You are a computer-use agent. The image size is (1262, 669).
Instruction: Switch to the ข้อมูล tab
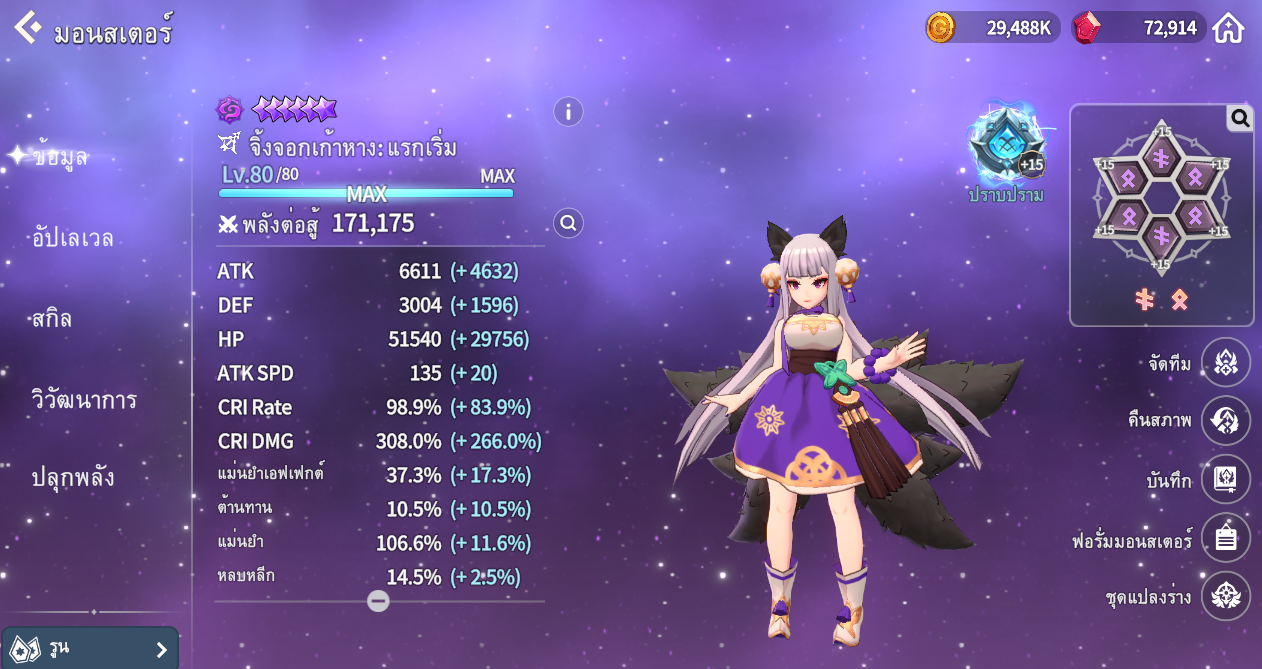click(x=60, y=156)
